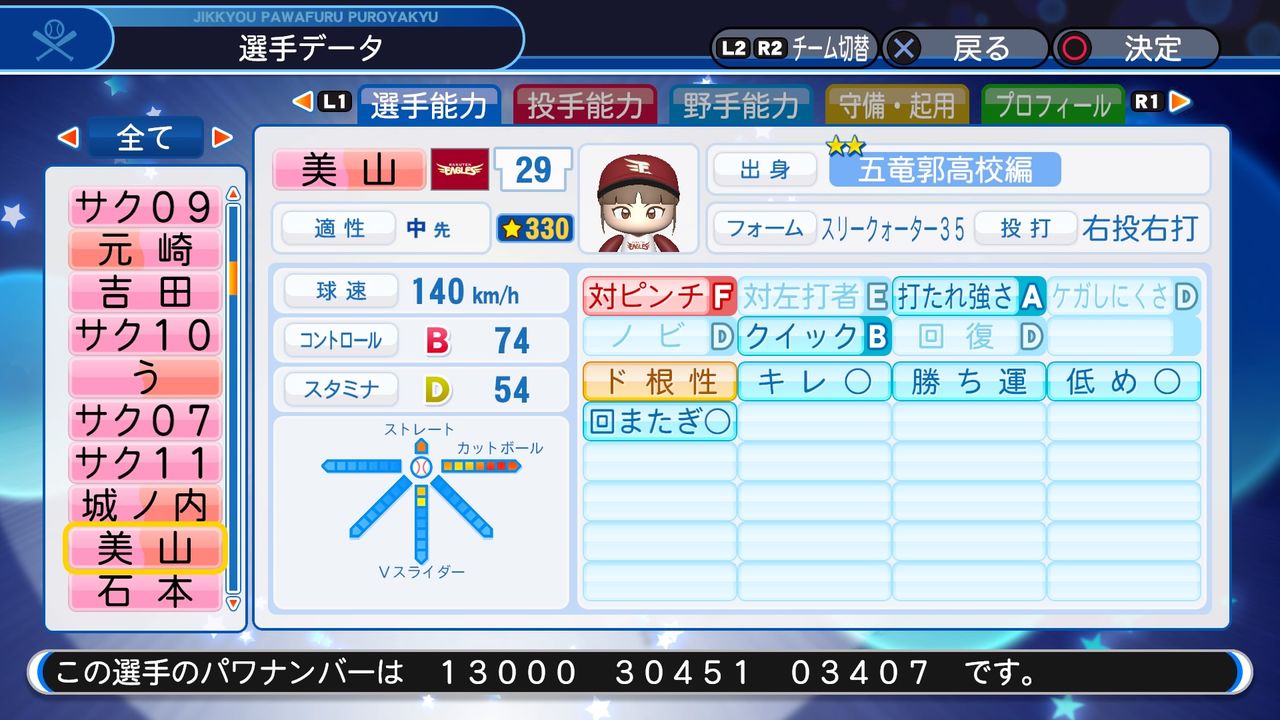Click the star rating showing 330
This screenshot has height=720, width=1280.
(535, 228)
